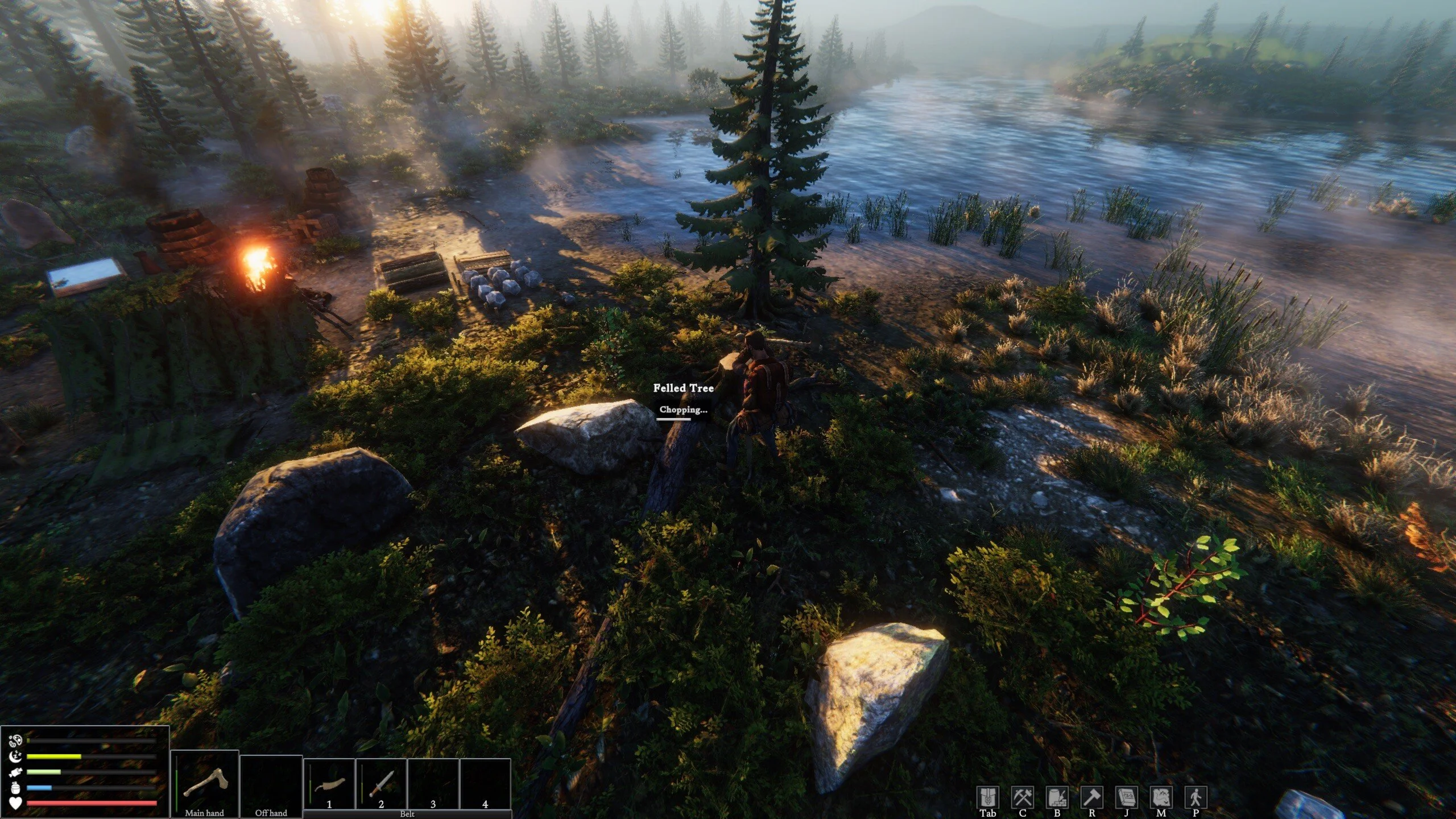Select the saw in belt slot 1
This screenshot has width=1456, height=819.
pos(329,783)
